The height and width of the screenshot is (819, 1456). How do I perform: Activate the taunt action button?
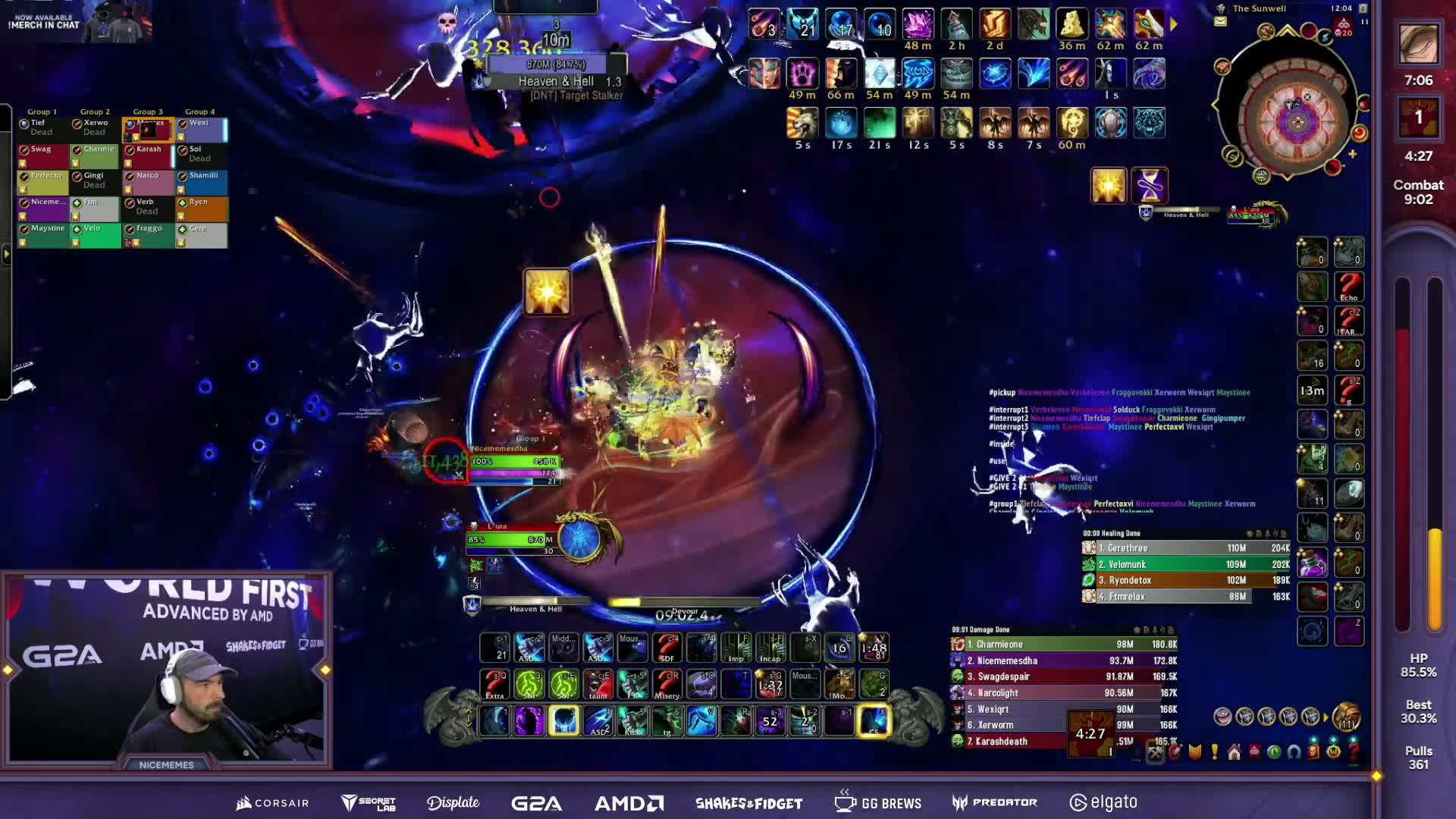pyautogui.click(x=598, y=684)
